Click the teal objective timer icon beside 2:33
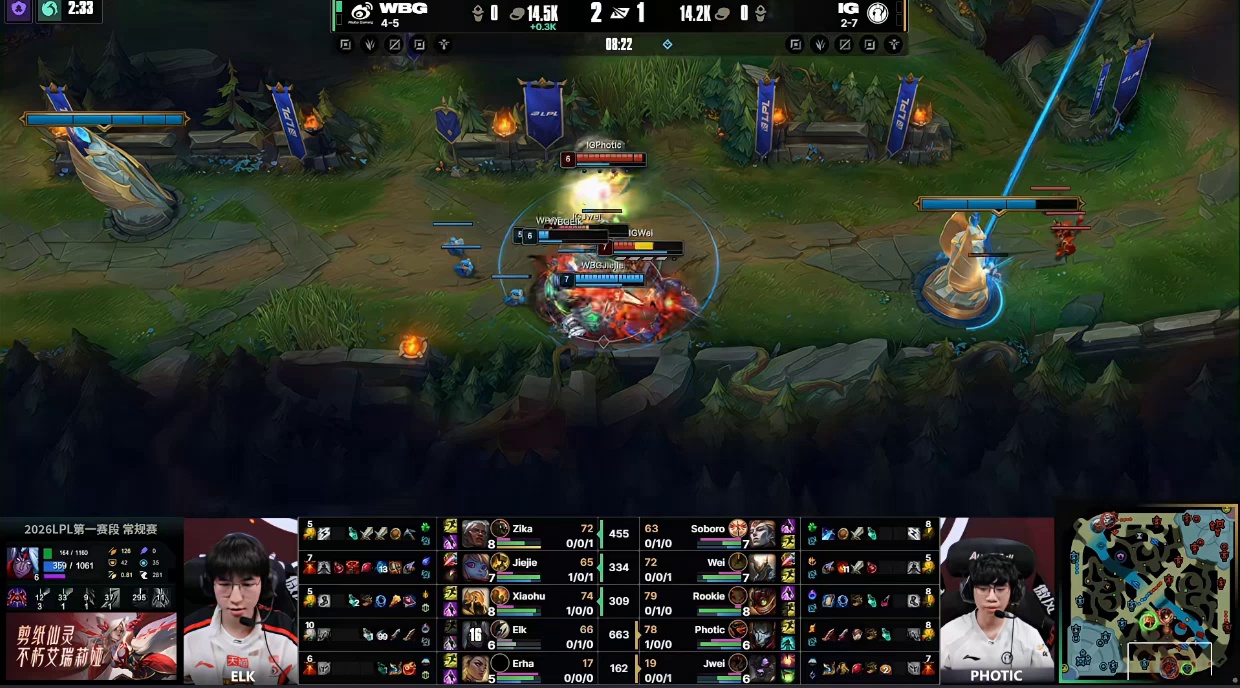This screenshot has width=1240, height=688. click(49, 10)
